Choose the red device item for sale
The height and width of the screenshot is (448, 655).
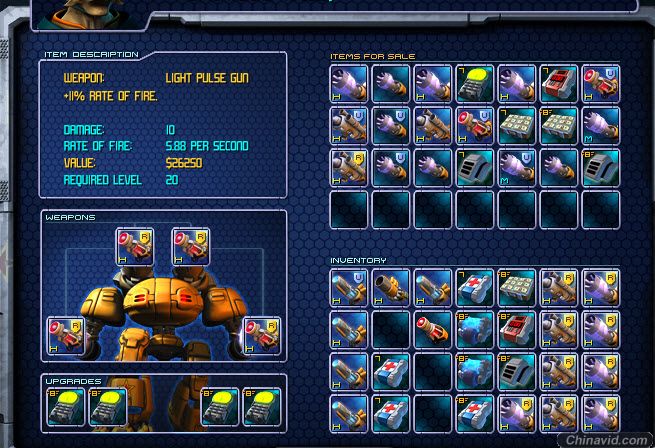pyautogui.click(x=559, y=83)
